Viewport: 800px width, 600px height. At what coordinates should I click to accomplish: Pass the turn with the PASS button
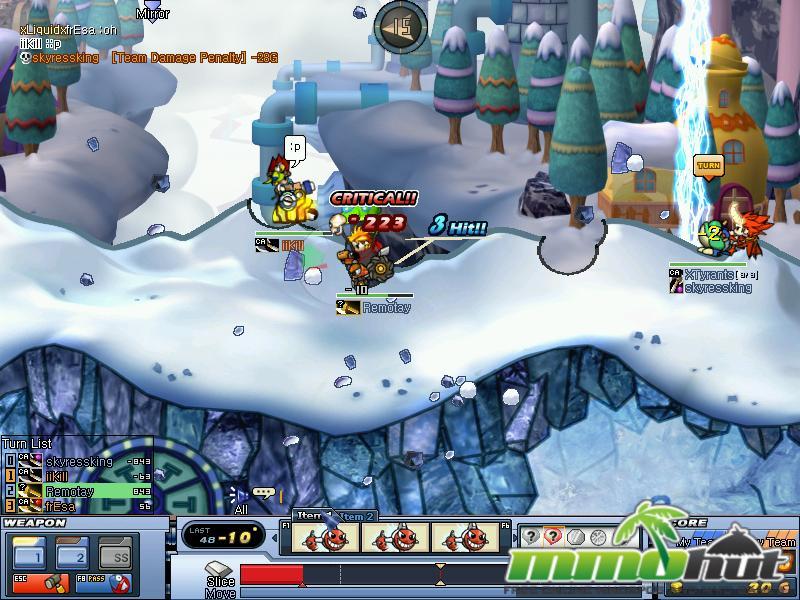[105, 582]
